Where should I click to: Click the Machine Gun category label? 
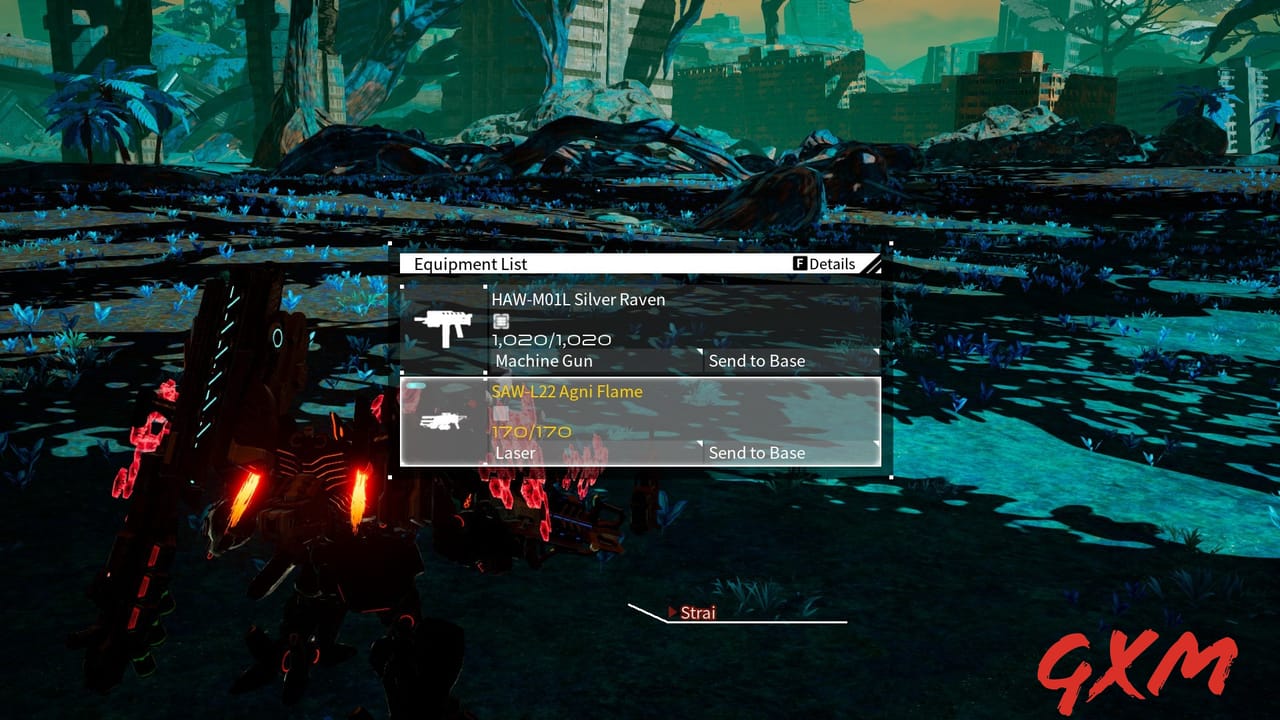pos(543,361)
